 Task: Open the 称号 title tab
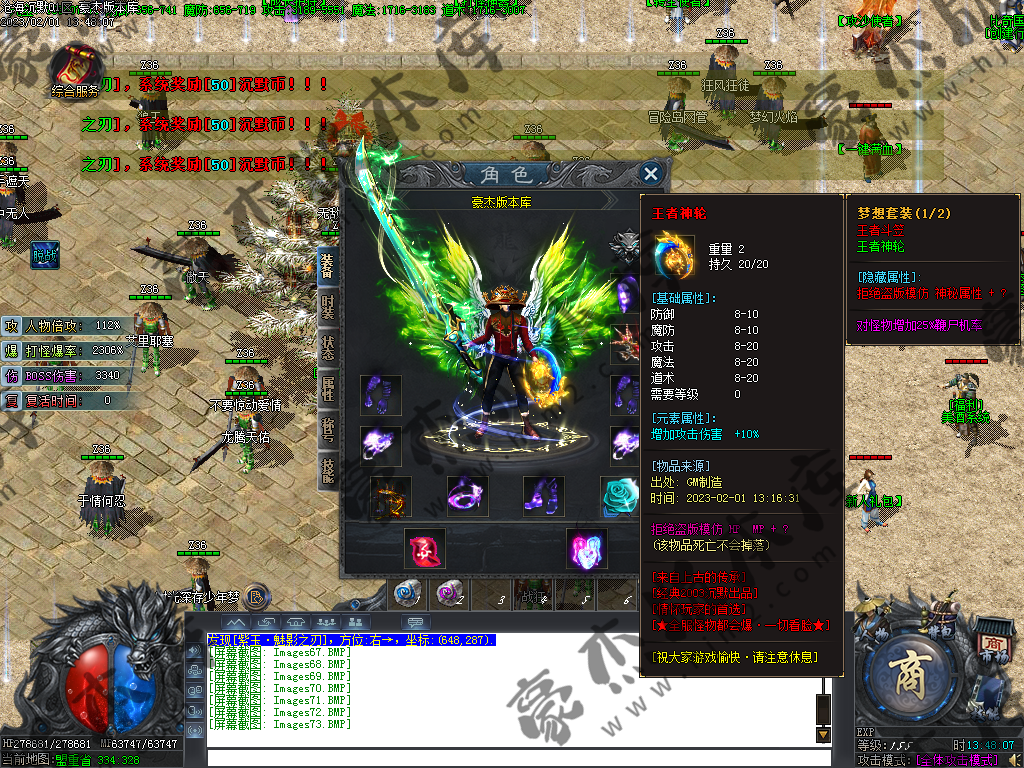click(327, 429)
